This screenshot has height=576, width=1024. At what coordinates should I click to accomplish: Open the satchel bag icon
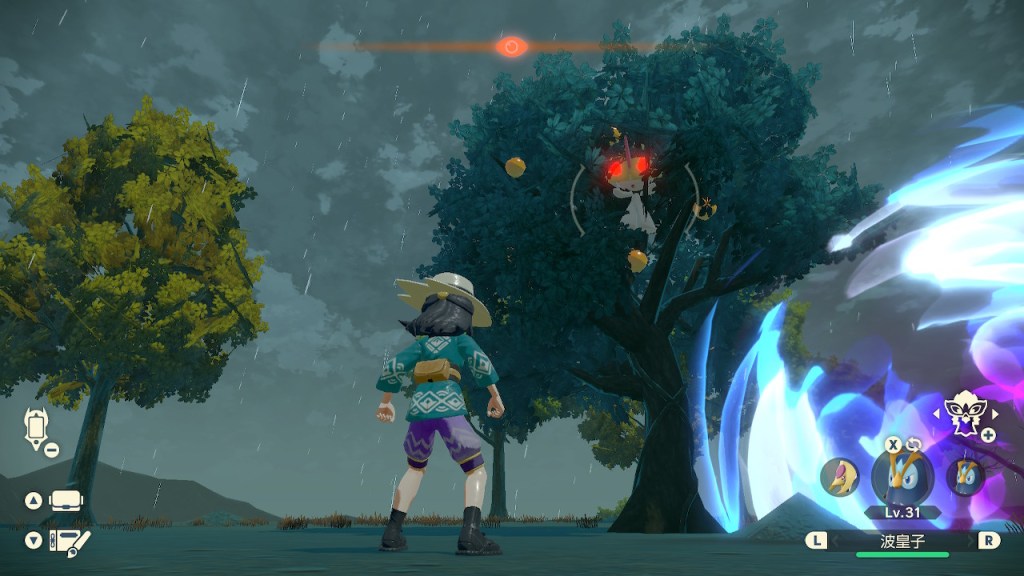coord(66,500)
